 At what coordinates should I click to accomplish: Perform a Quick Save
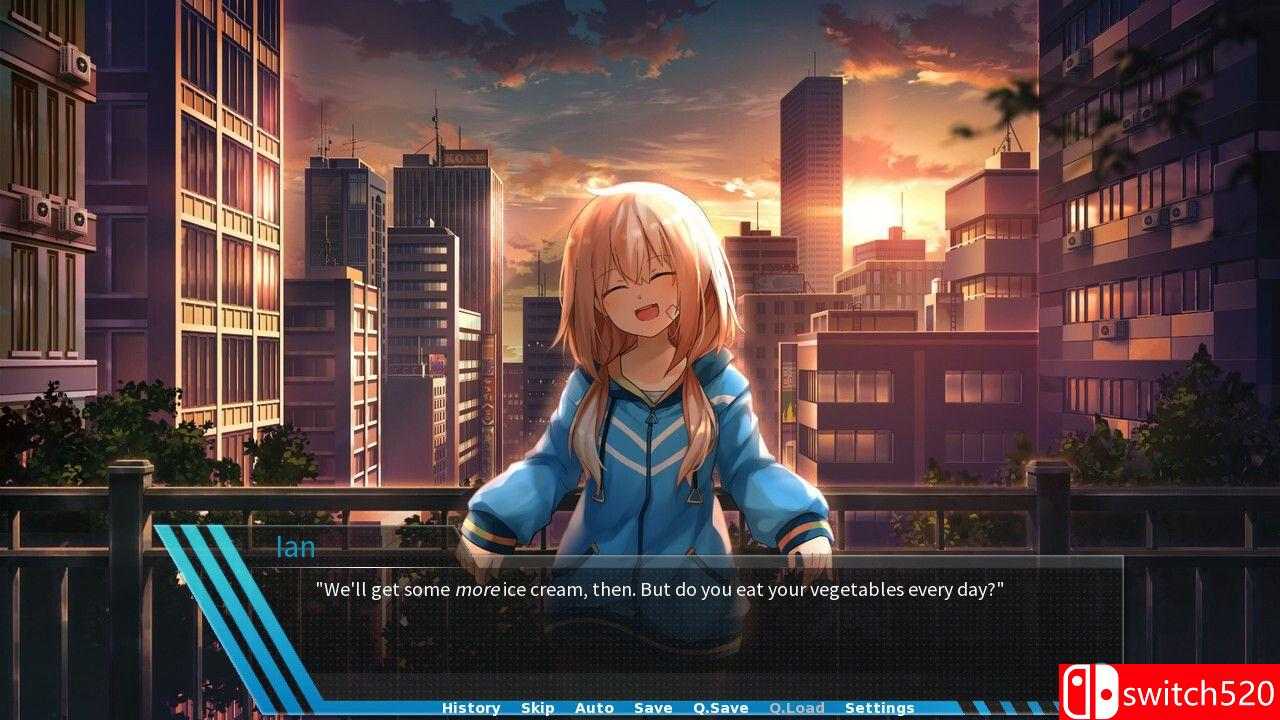[719, 707]
